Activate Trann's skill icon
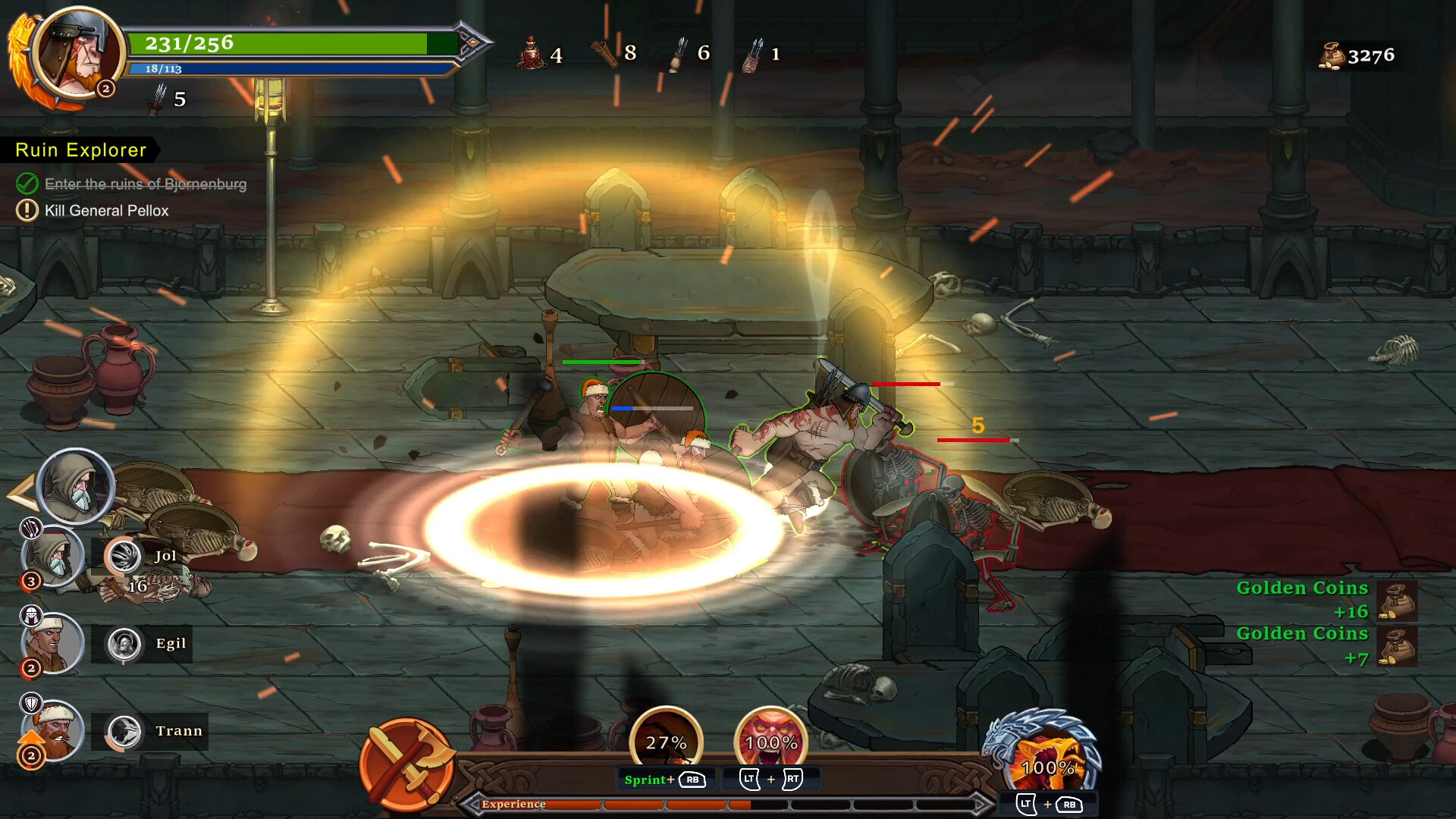 coord(124,732)
